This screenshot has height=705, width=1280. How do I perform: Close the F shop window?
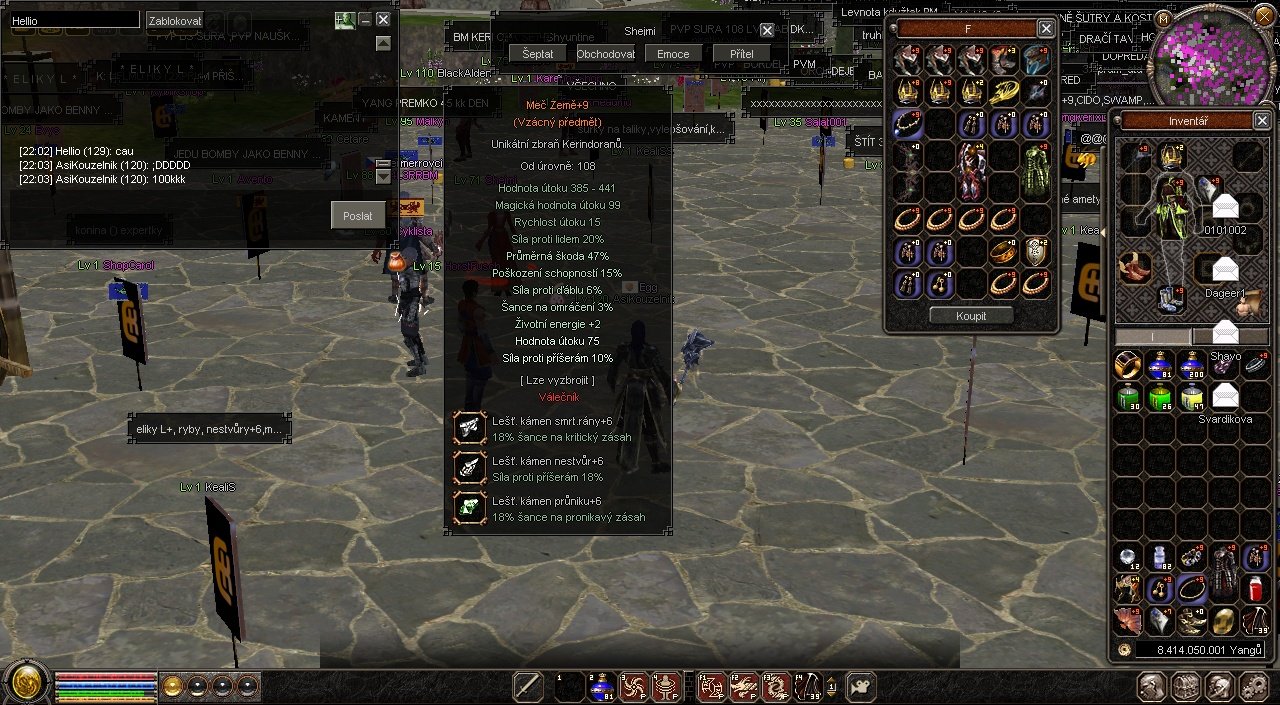pyautogui.click(x=1045, y=29)
